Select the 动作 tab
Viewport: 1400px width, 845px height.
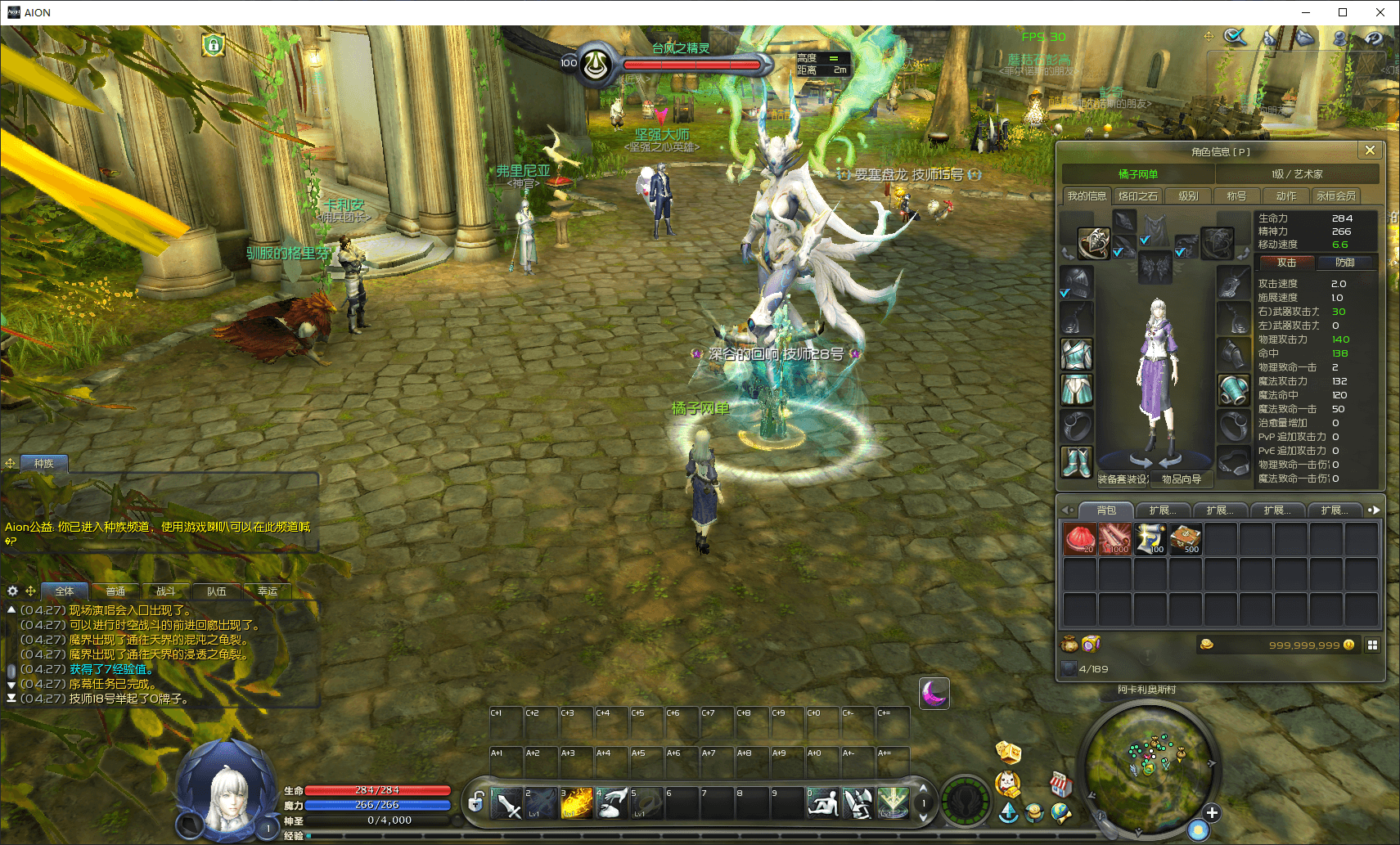coord(1285,196)
